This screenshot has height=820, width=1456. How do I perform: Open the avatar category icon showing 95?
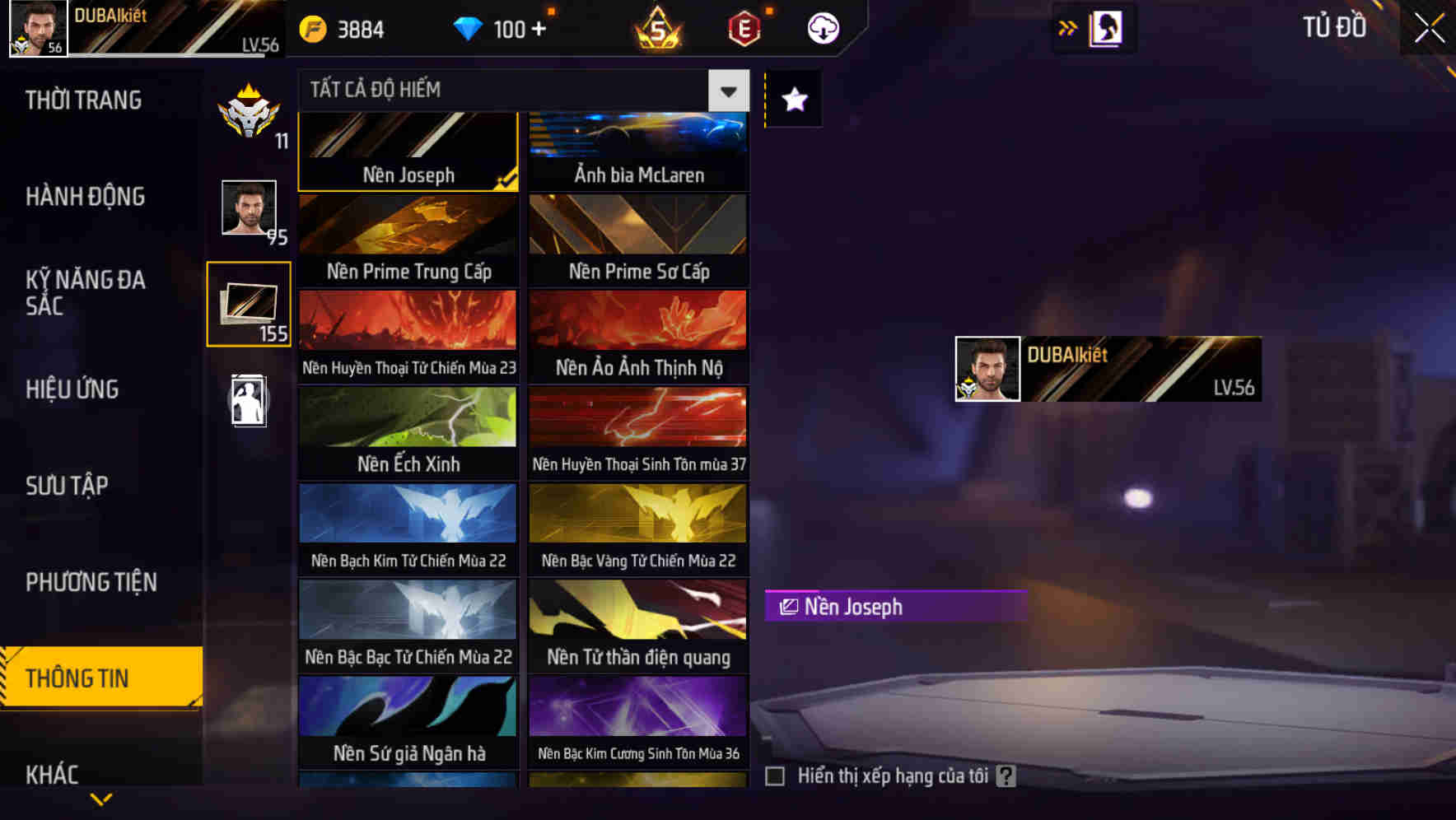[x=248, y=211]
